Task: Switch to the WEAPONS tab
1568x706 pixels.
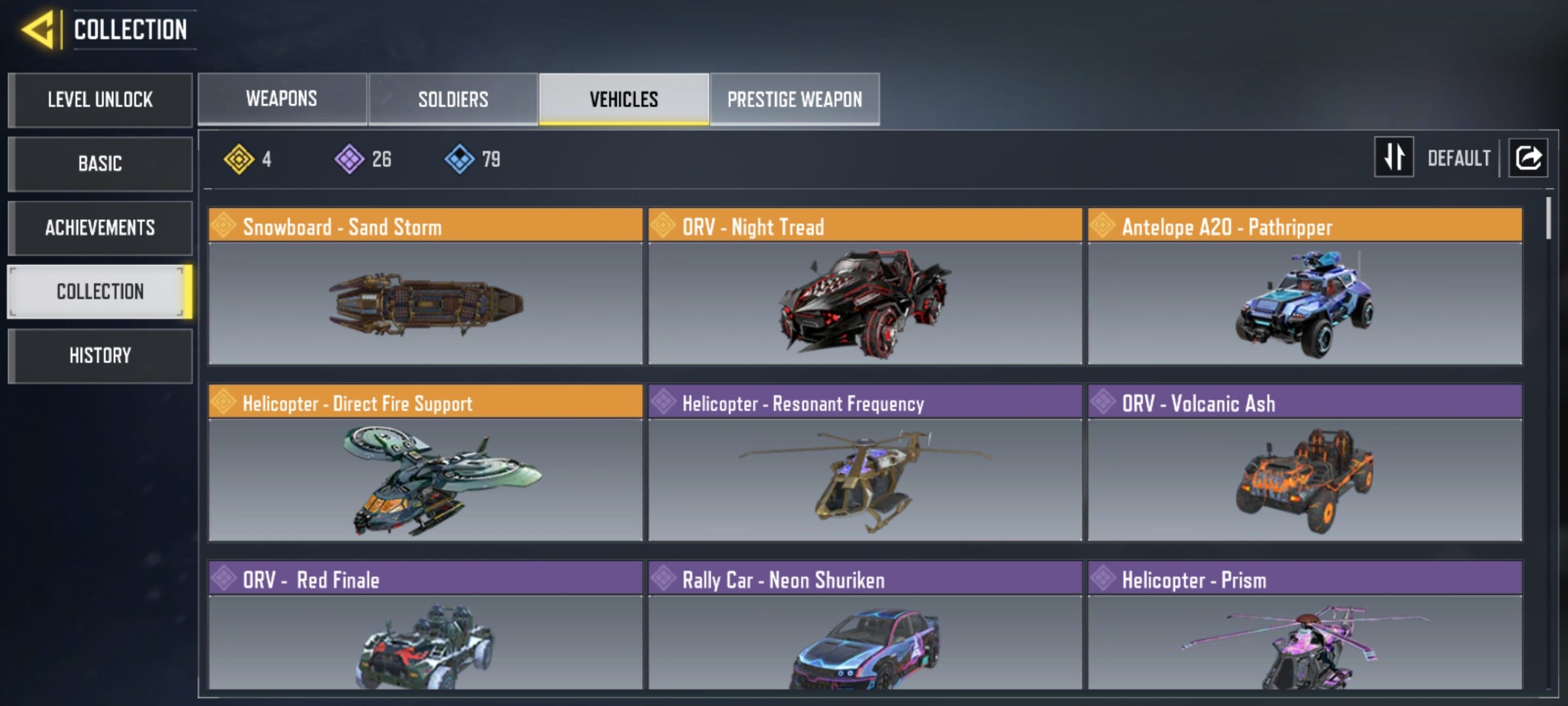Action: (281, 99)
